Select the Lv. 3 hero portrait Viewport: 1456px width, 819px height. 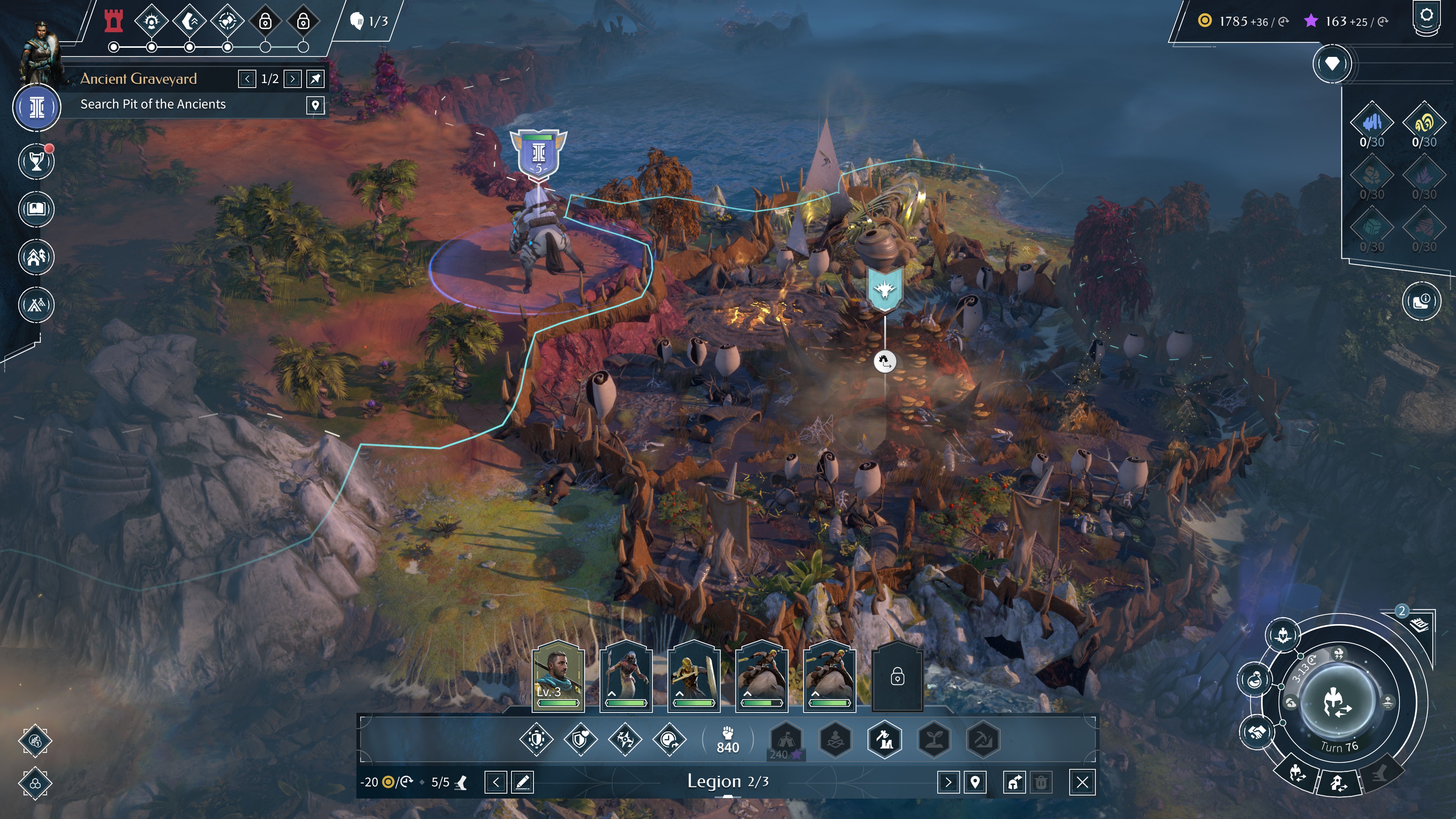tap(557, 676)
